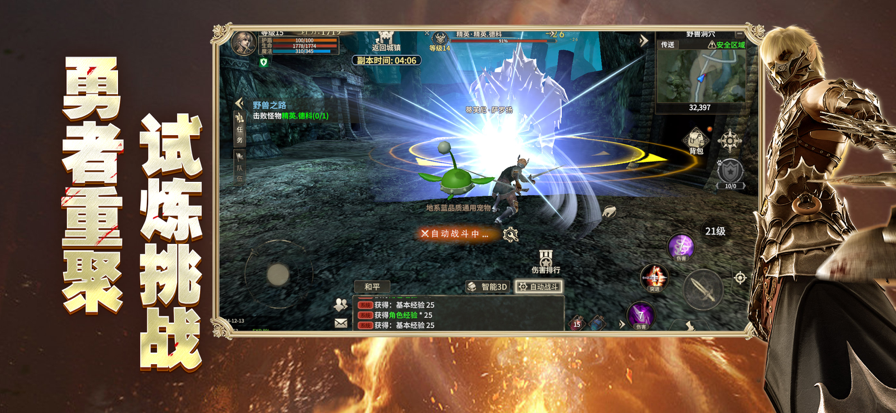896x413 pixels.
Task: Open the friends list icon
Action: (341, 304)
